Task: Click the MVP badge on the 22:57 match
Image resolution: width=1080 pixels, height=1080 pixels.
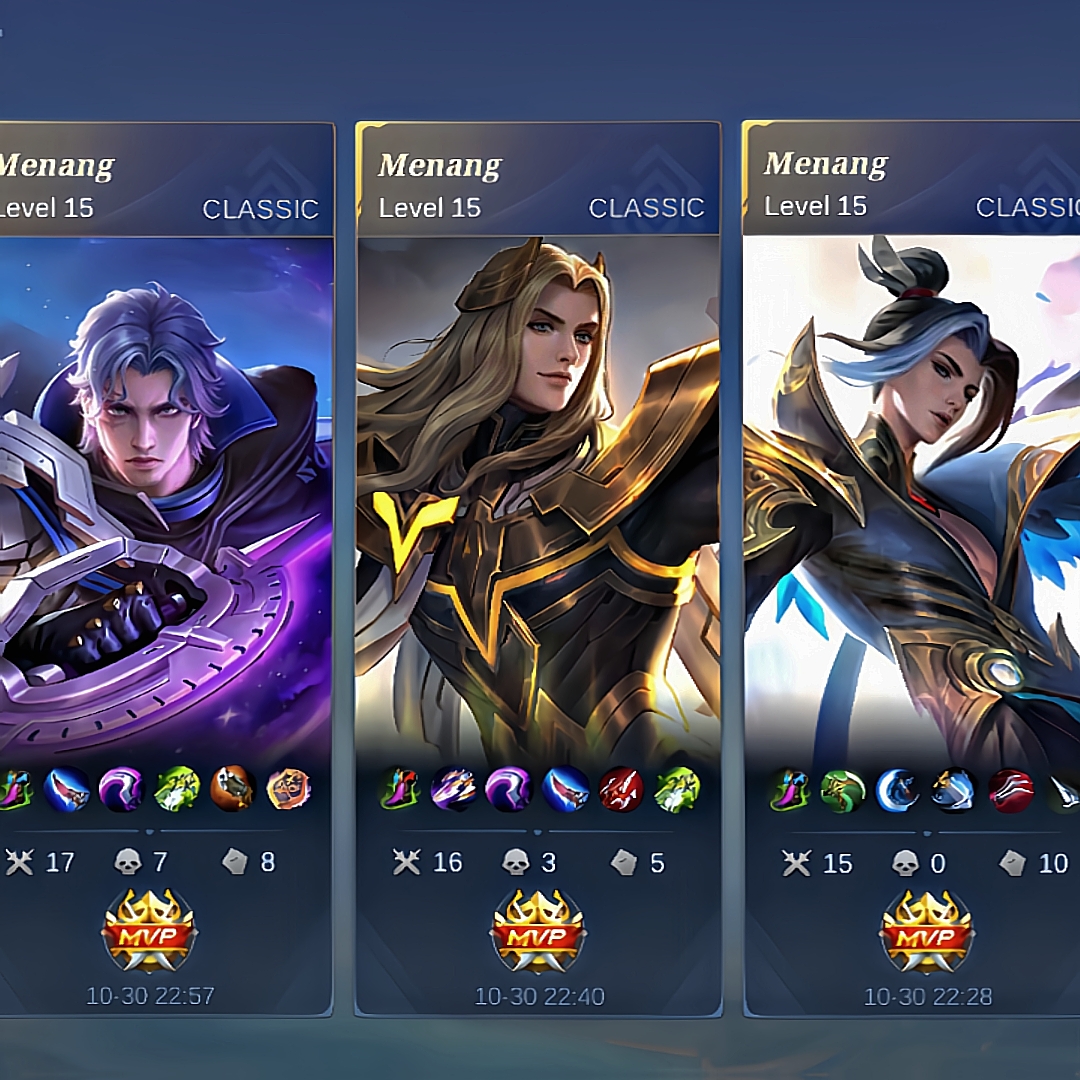Action: tap(150, 932)
